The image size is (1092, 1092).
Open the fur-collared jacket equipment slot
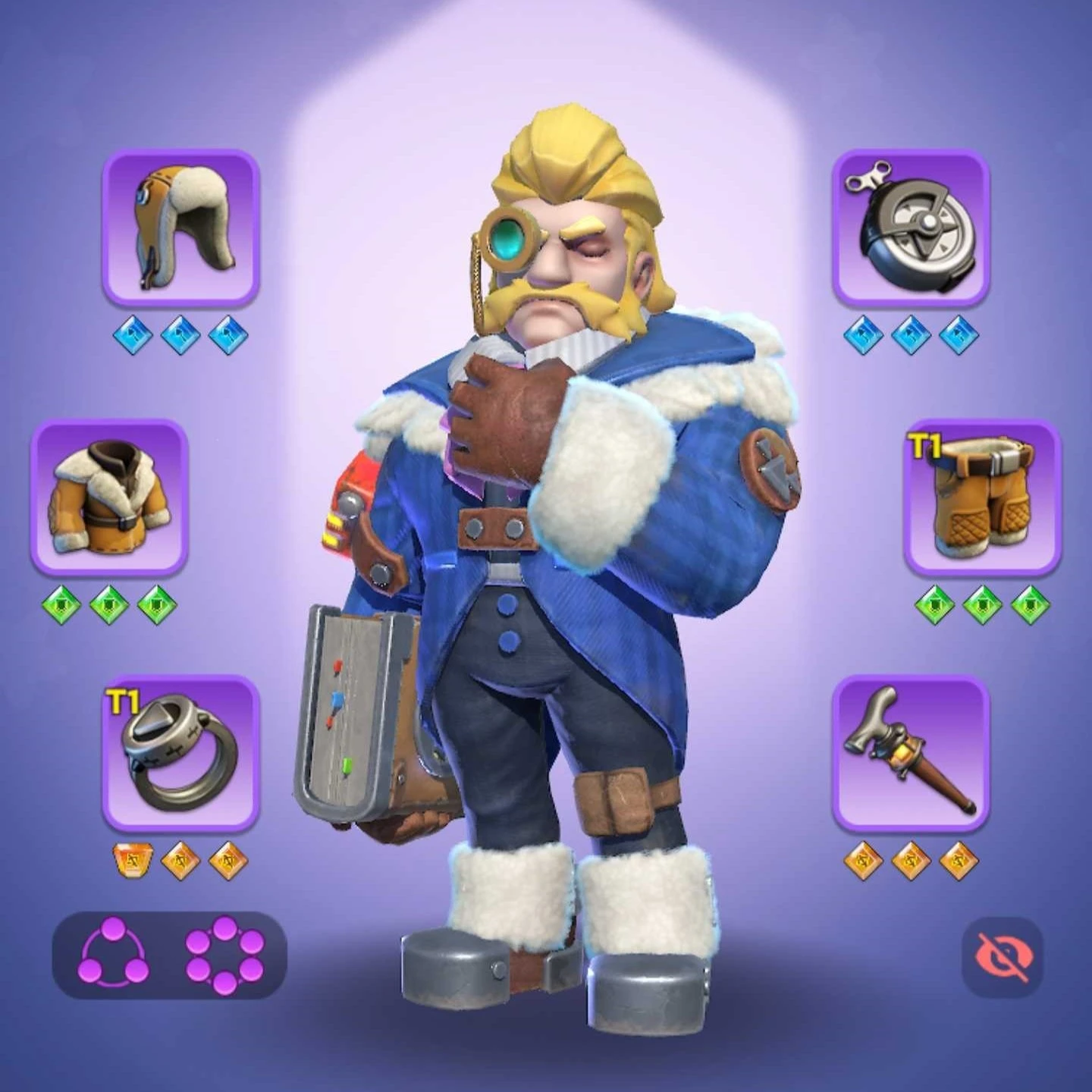pos(109,497)
